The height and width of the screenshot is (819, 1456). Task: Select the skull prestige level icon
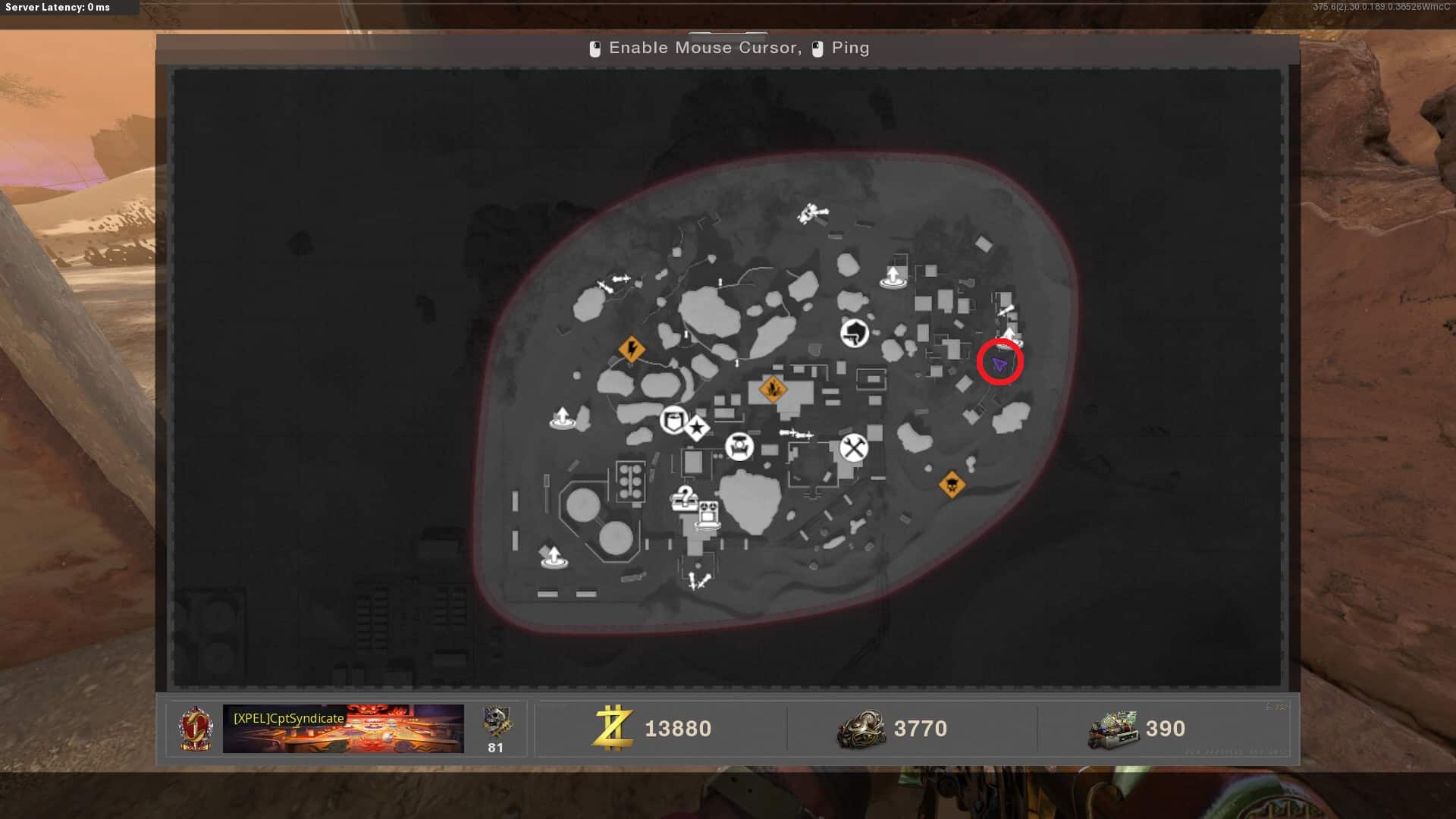pos(496,722)
